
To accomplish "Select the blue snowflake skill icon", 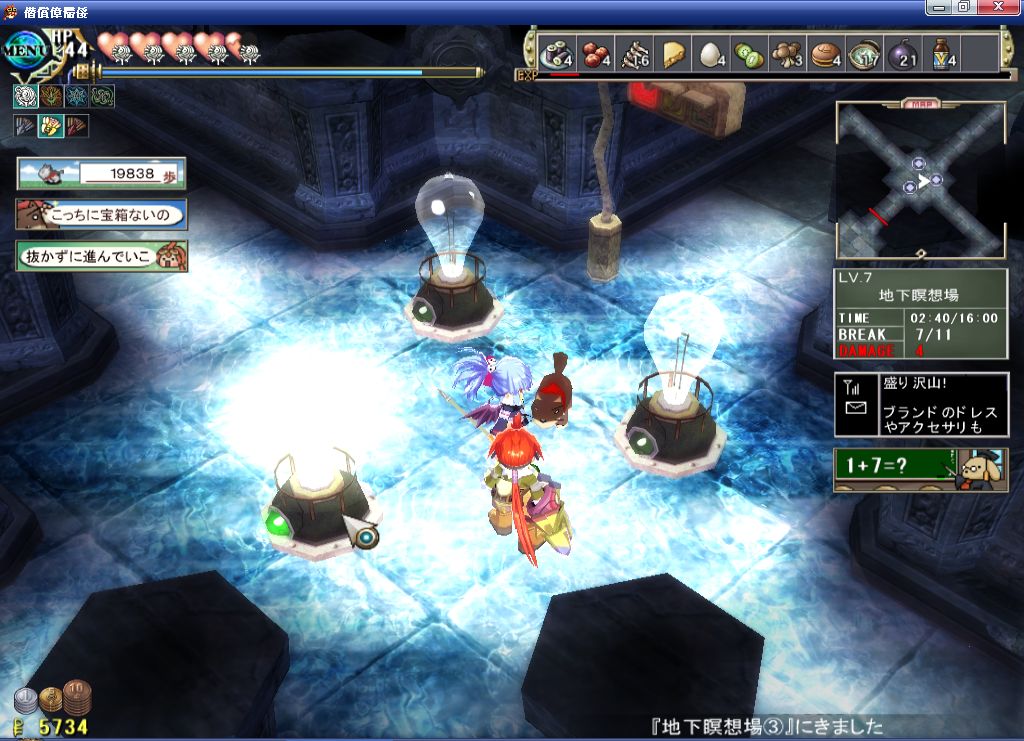I will tap(77, 96).
